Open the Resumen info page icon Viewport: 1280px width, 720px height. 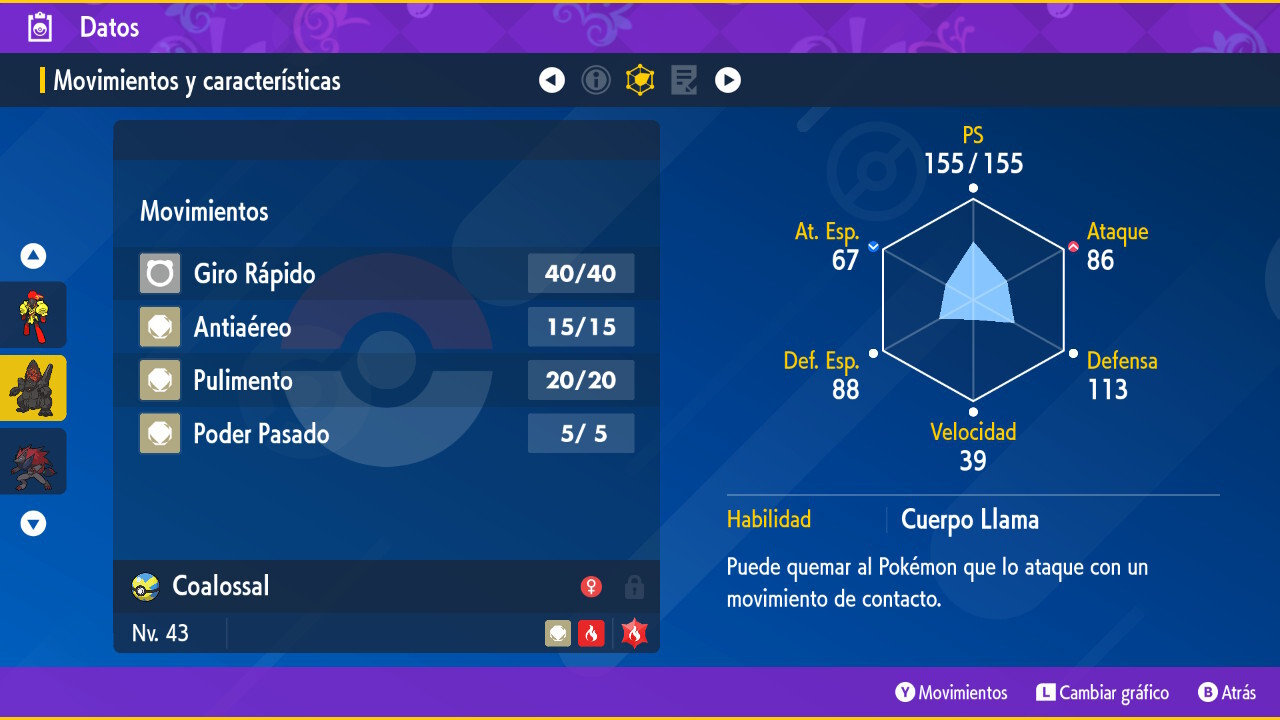tap(596, 80)
